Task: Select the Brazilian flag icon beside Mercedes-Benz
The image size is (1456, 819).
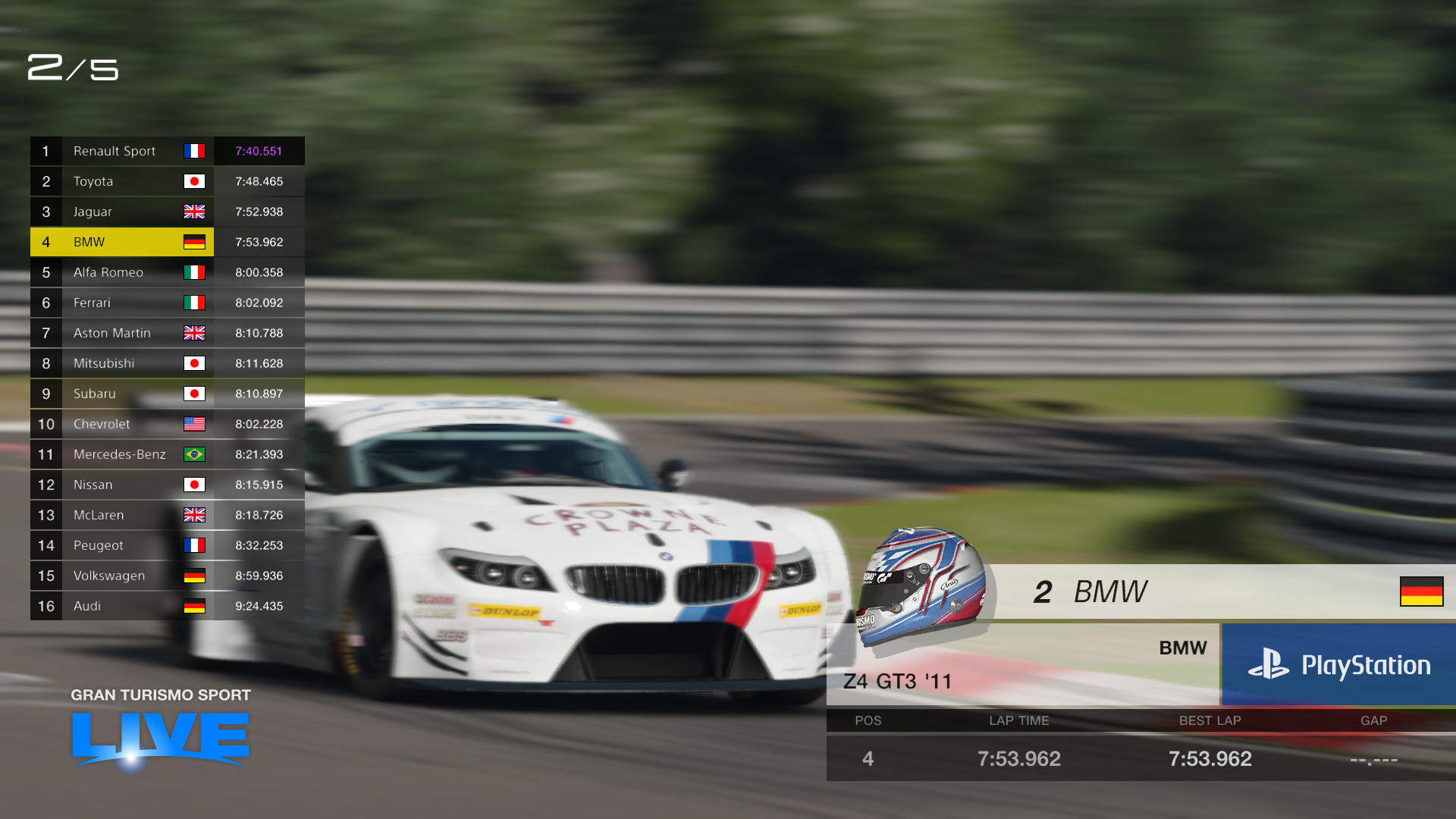Action: click(196, 454)
